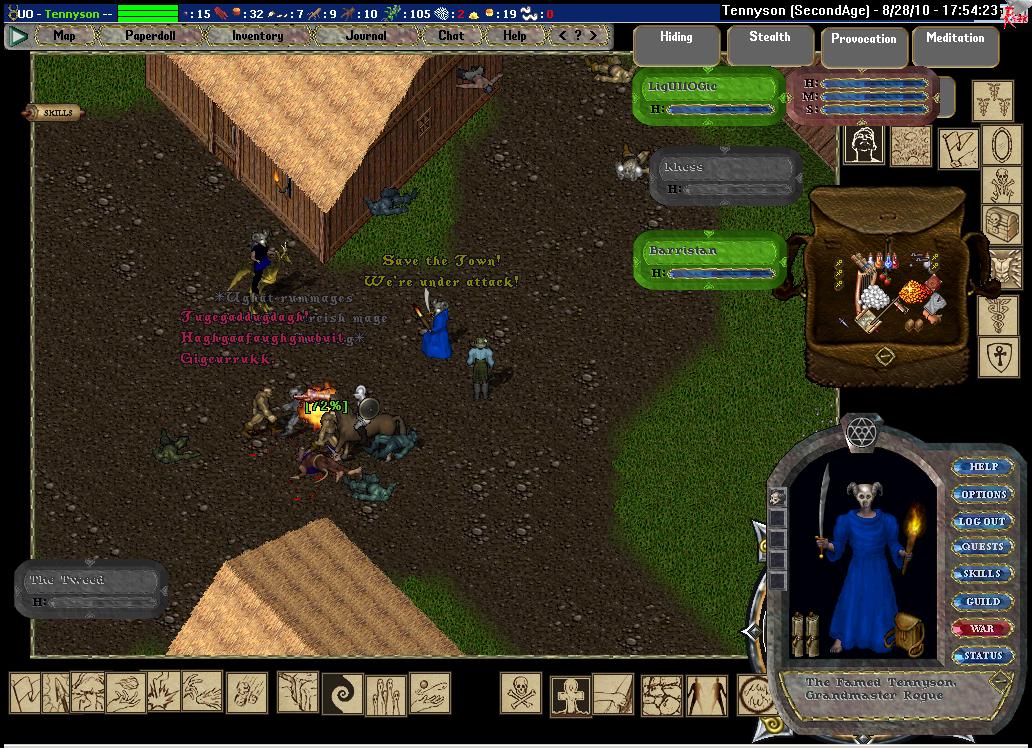1032x748 pixels.
Task: Open the GUILD panel on paperdoll
Action: coord(982,602)
